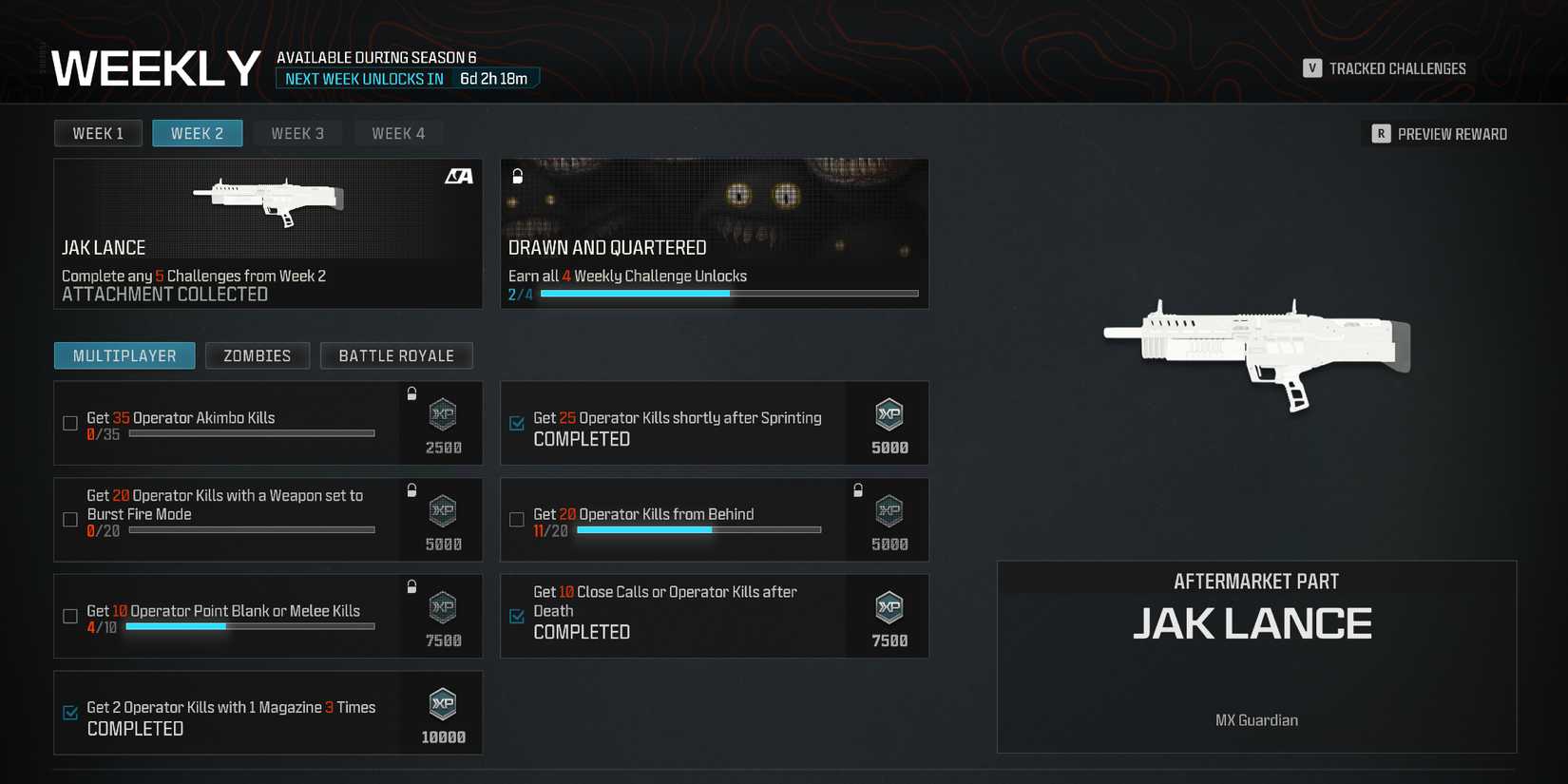
Task: Open Tracked Challenges
Action: 1383,67
